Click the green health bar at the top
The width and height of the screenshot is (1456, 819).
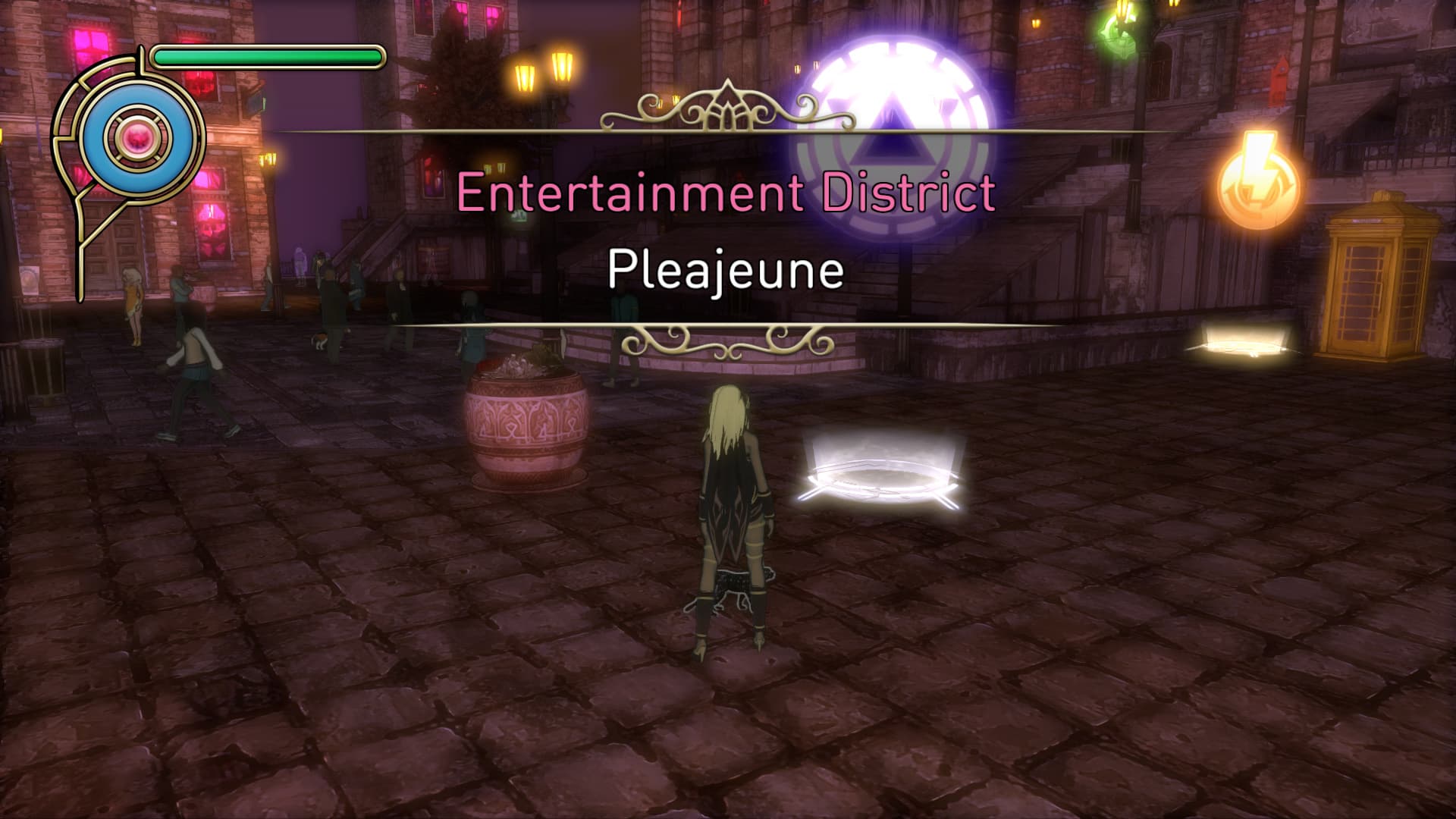tap(265, 54)
